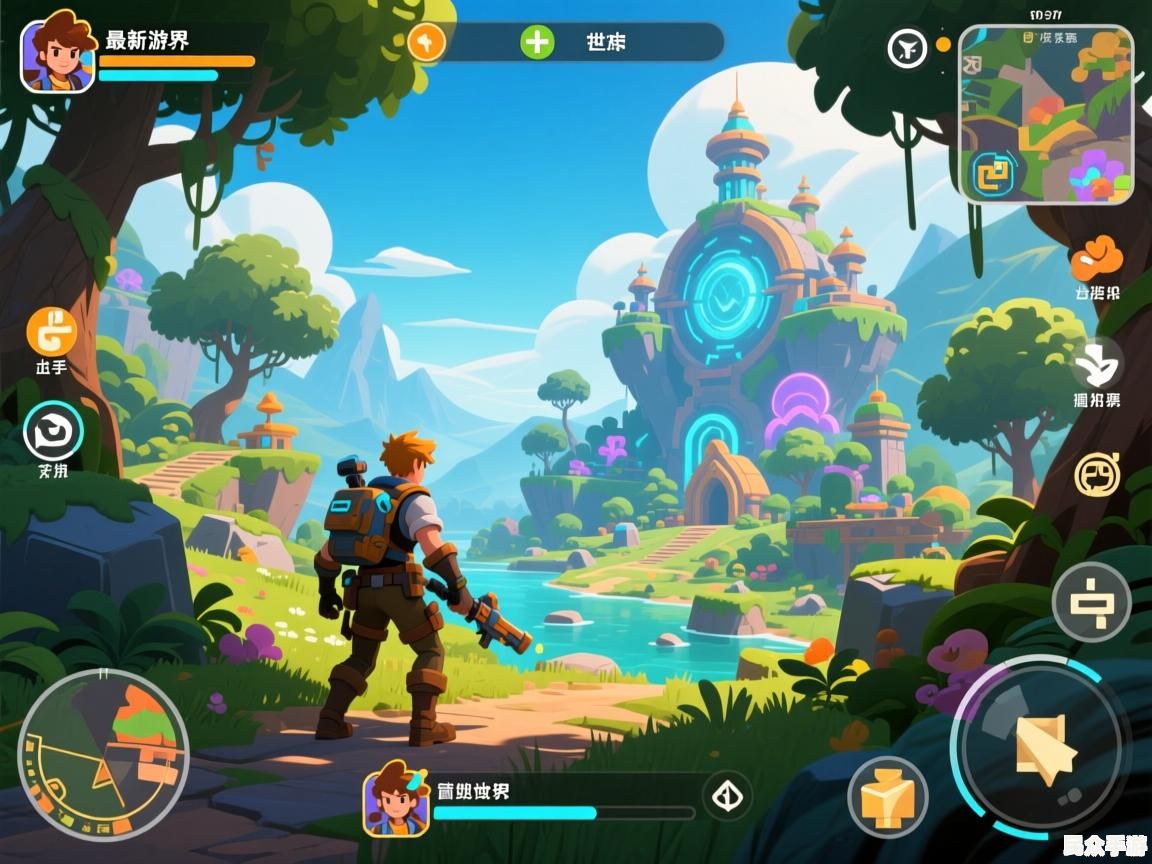Tap the gold-ringed cube button

888,796
